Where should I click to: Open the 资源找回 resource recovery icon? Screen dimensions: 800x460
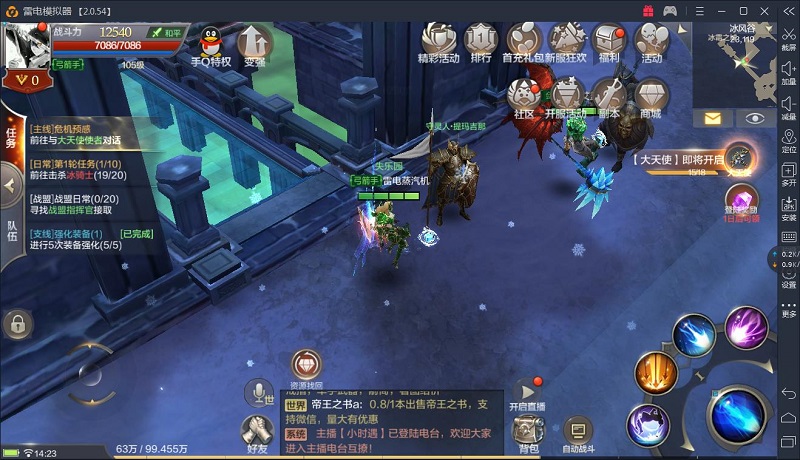(306, 367)
